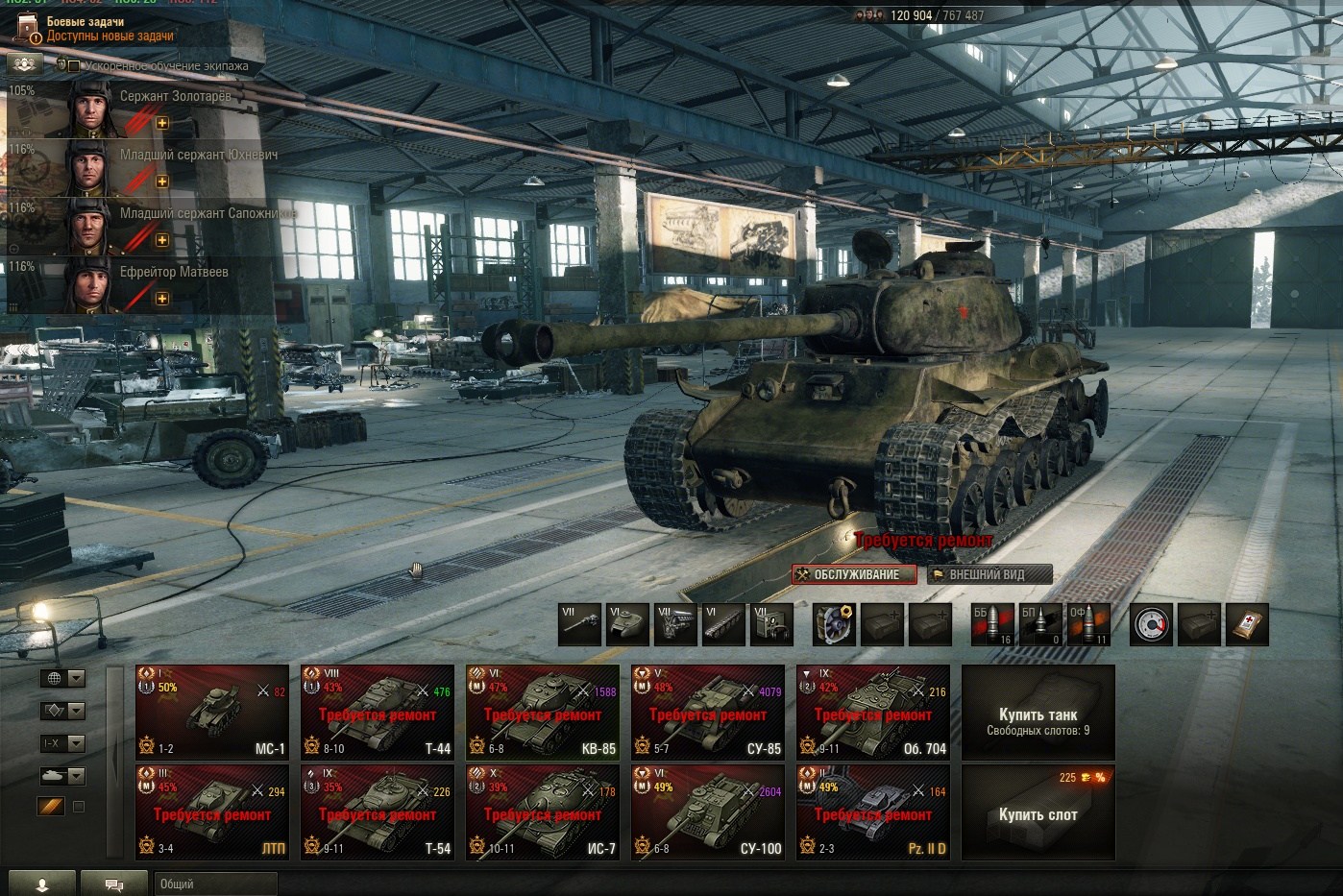
Task: Click the Купить слот button
Action: (1038, 812)
